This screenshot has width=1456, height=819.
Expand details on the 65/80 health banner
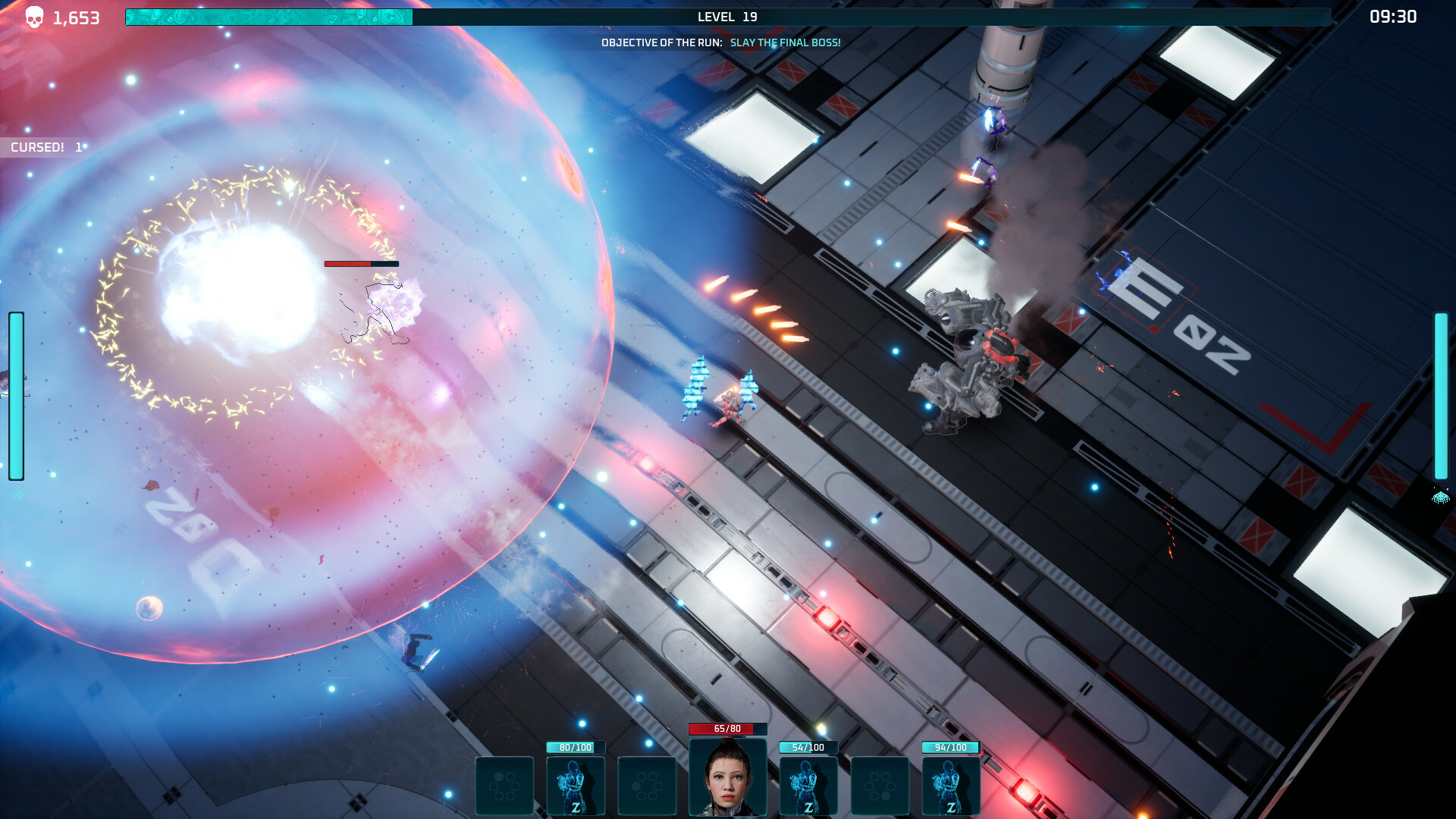pos(726,728)
